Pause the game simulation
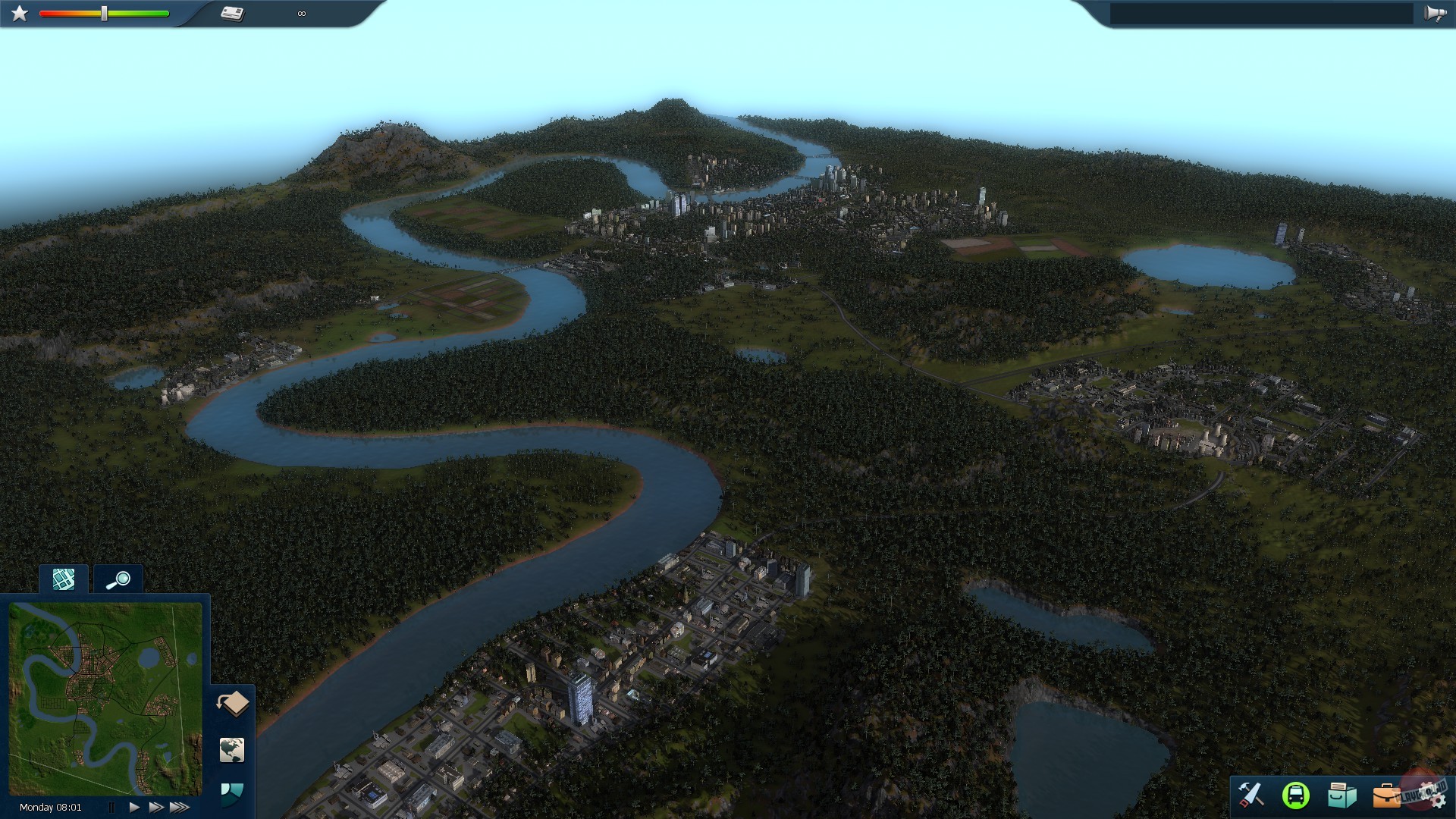The image size is (1456, 819). (112, 807)
